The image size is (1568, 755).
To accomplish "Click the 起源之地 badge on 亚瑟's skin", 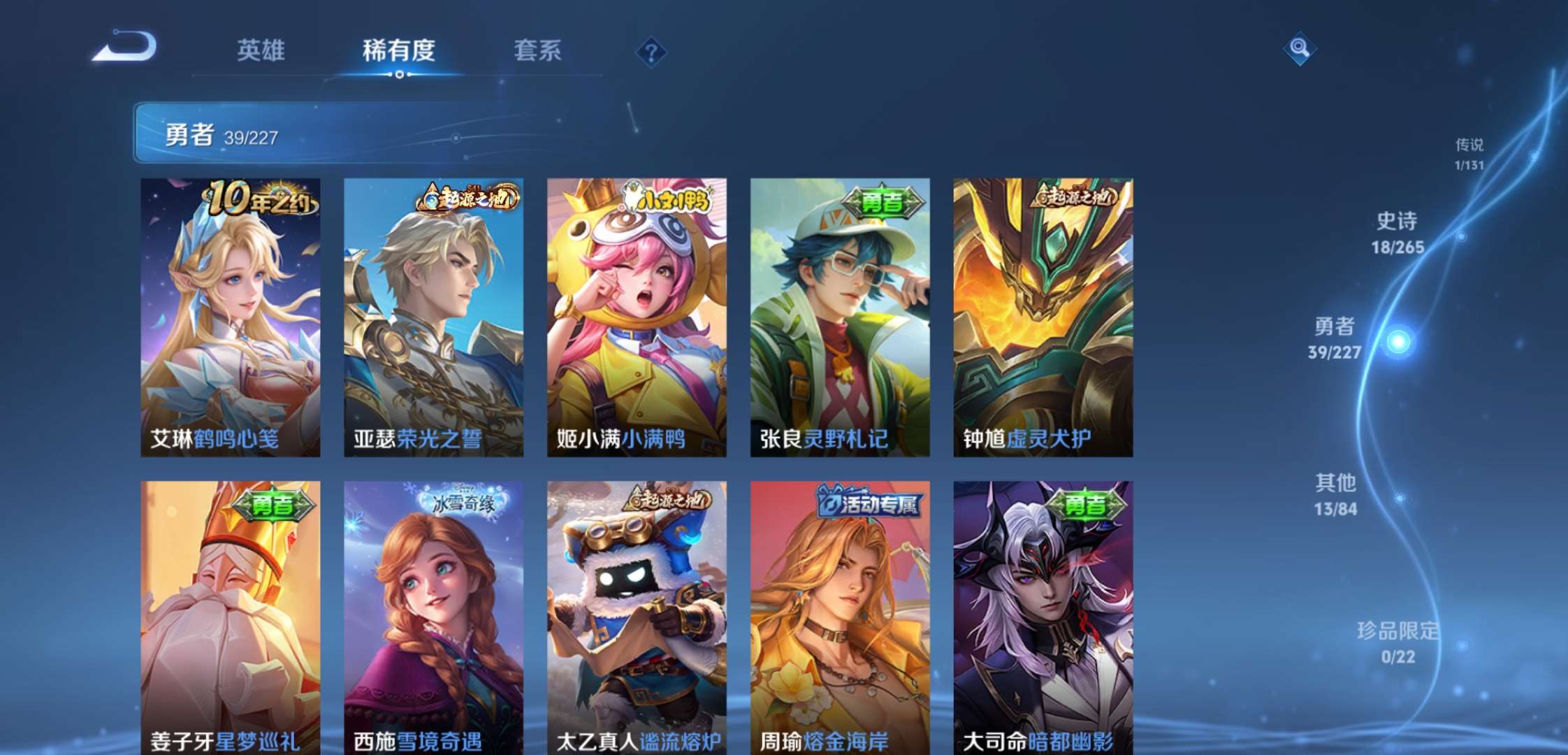I will pyautogui.click(x=465, y=197).
